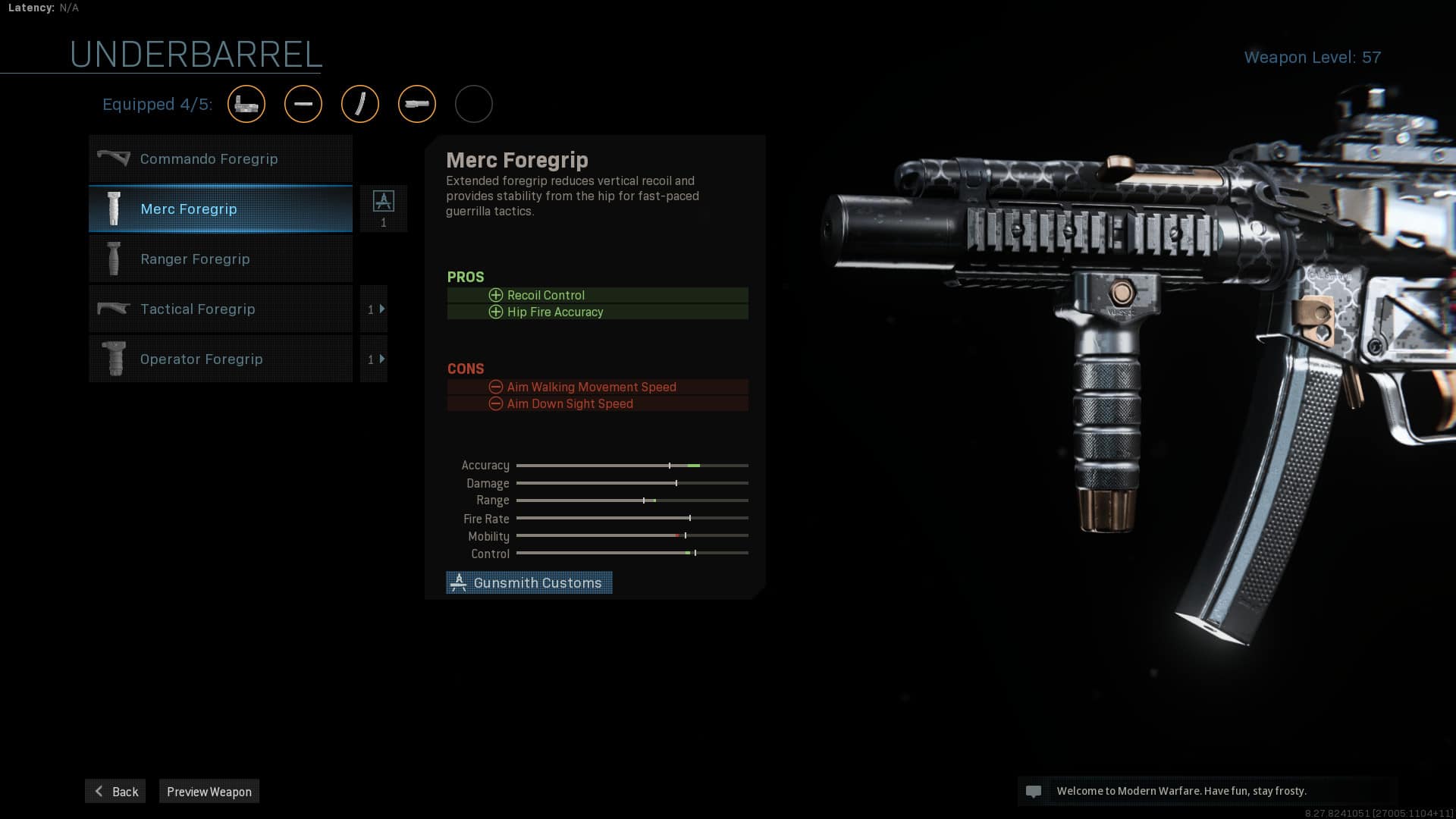Screen dimensions: 1456x819
Task: Select the fourth equipped attachment slot
Action: [417, 104]
